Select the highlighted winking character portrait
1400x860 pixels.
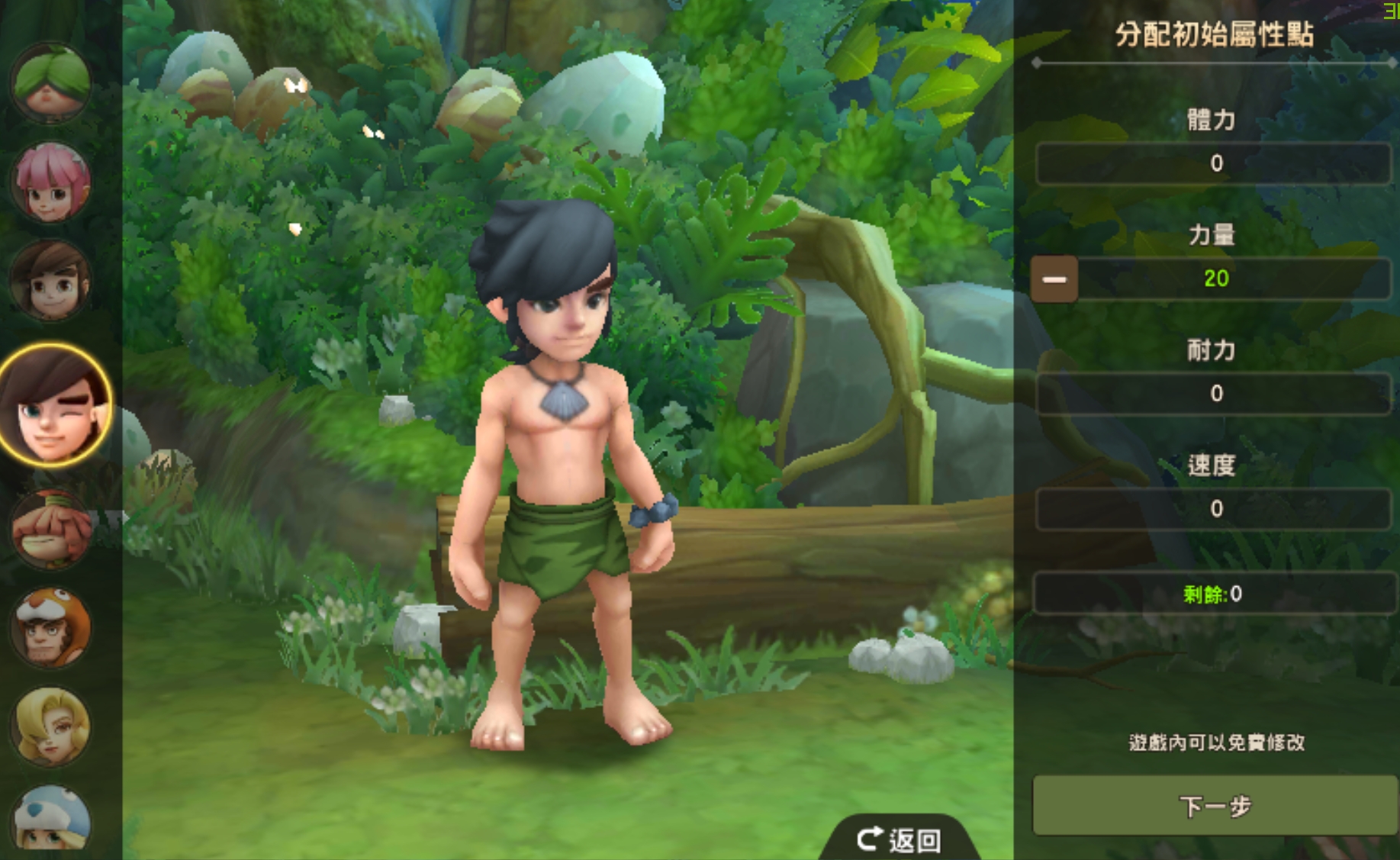point(53,404)
